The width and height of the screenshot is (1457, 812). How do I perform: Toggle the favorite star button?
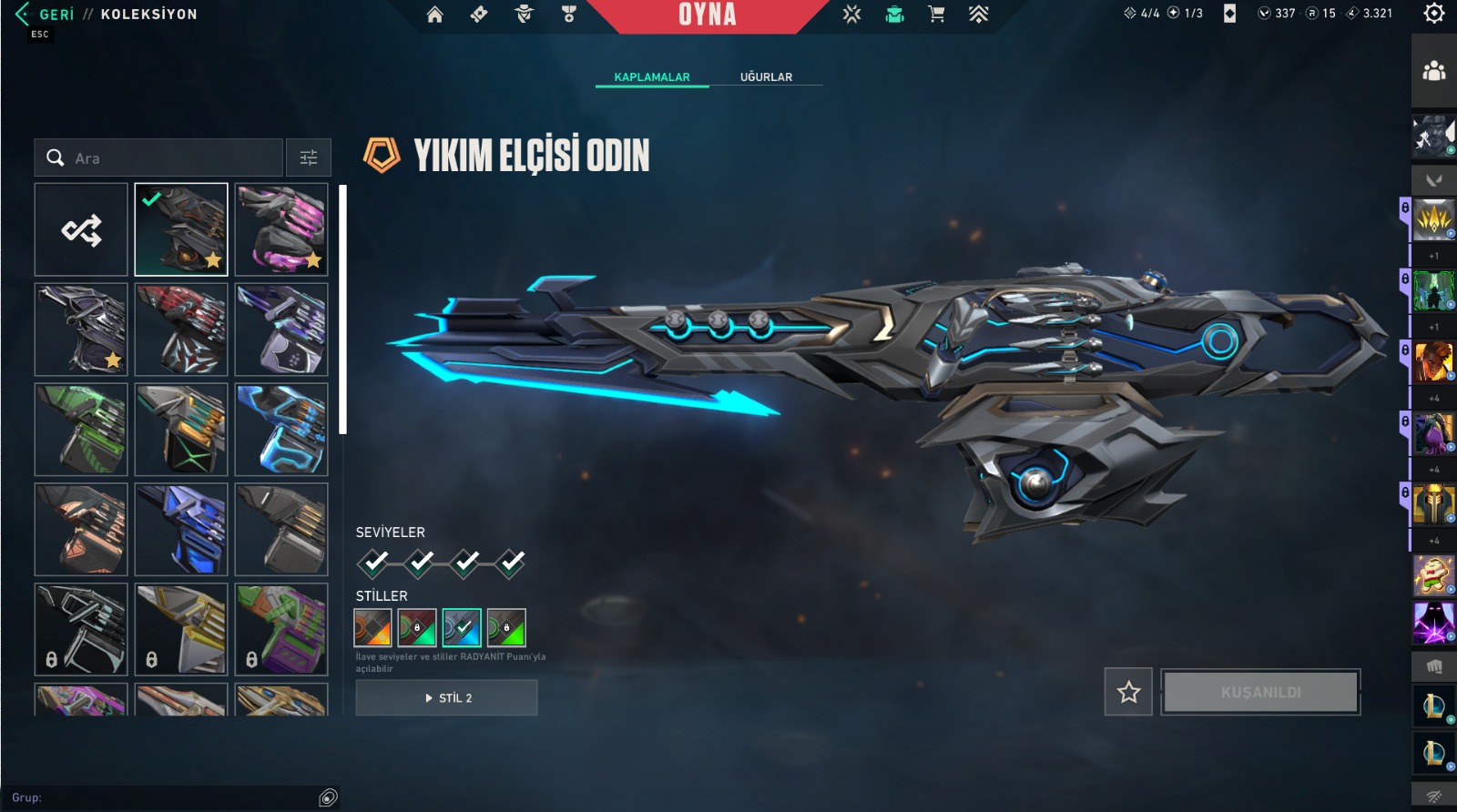pyautogui.click(x=1128, y=693)
